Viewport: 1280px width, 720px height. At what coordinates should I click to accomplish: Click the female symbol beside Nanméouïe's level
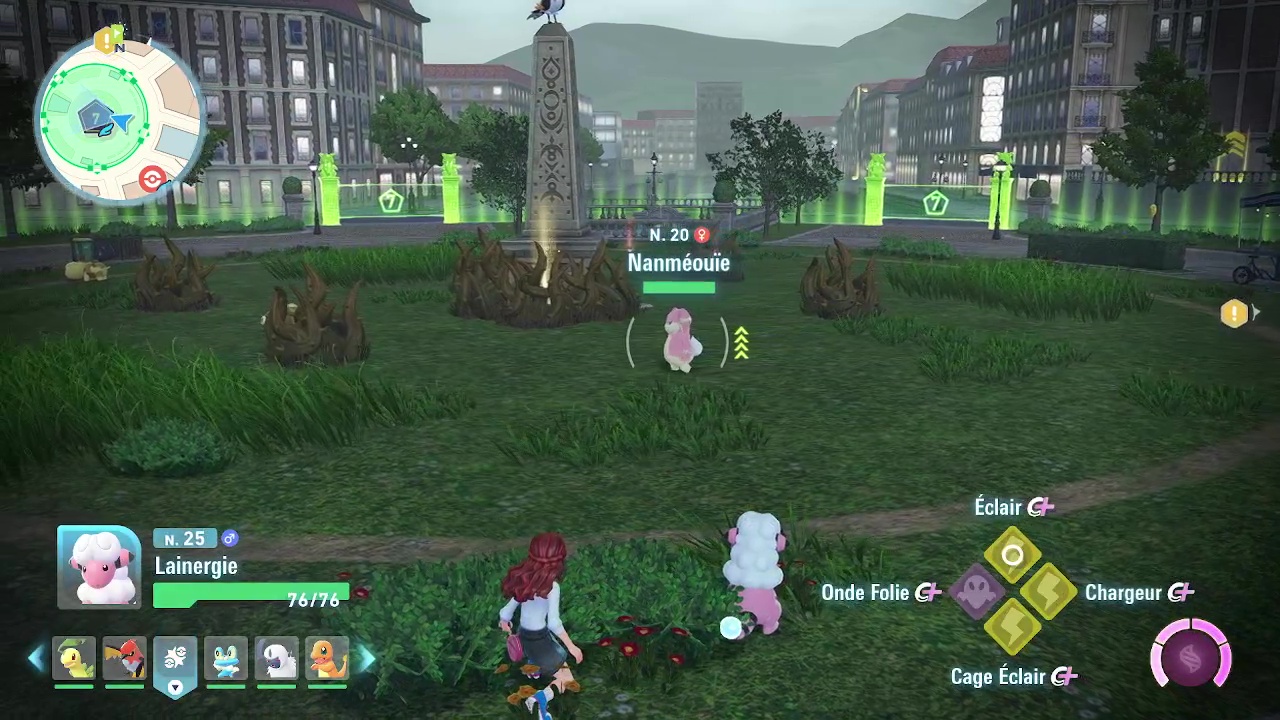[x=702, y=235]
